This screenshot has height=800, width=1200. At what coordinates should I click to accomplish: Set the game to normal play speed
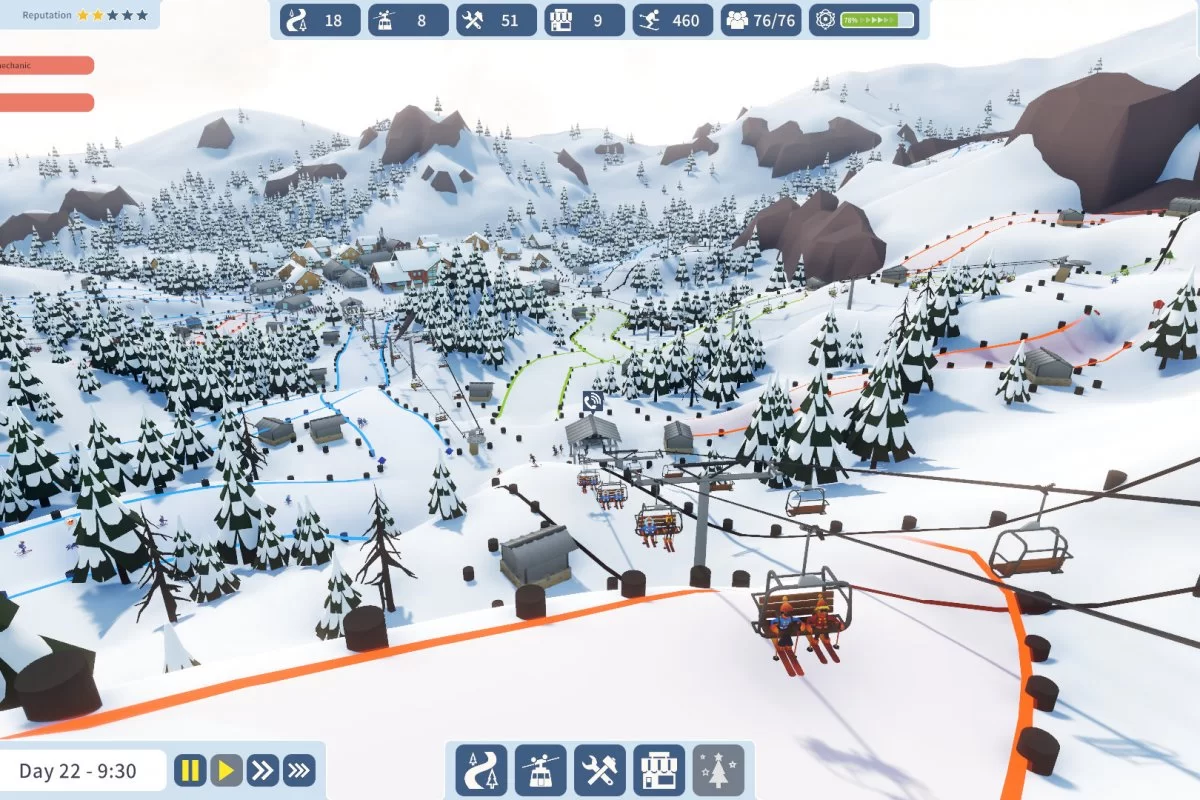pyautogui.click(x=227, y=770)
